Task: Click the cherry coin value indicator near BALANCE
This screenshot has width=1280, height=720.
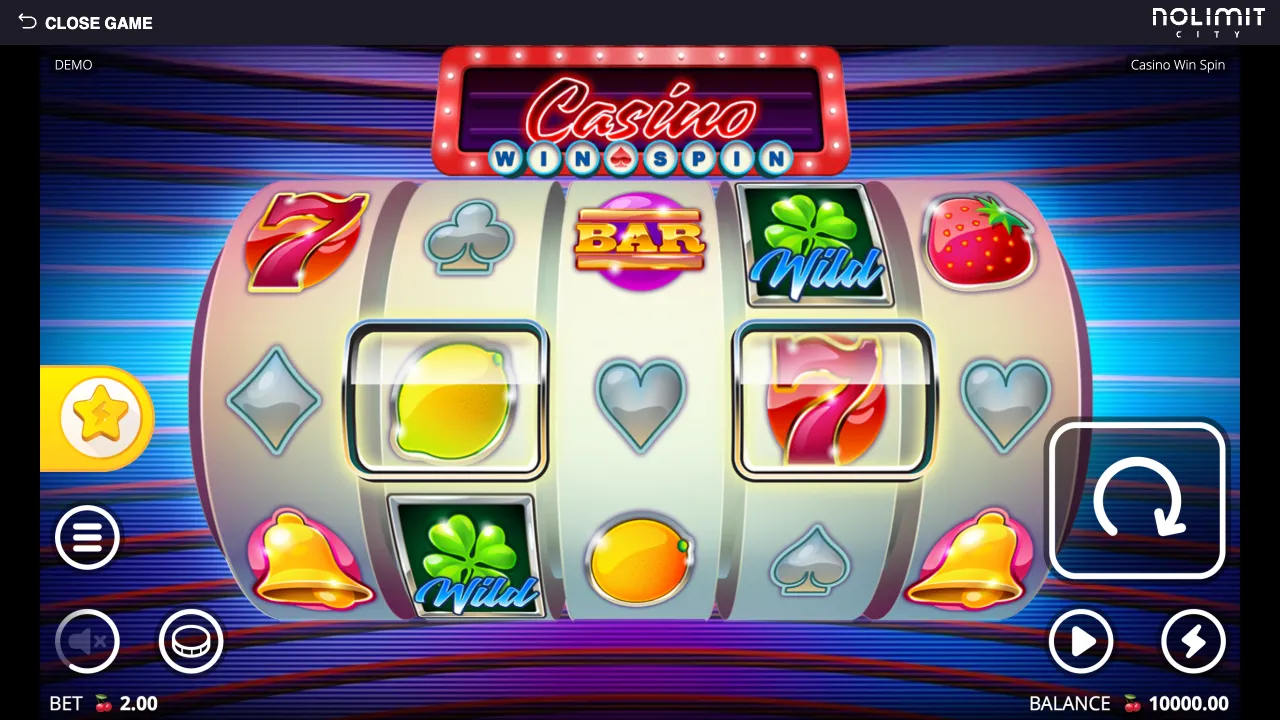Action: pyautogui.click(x=1133, y=703)
